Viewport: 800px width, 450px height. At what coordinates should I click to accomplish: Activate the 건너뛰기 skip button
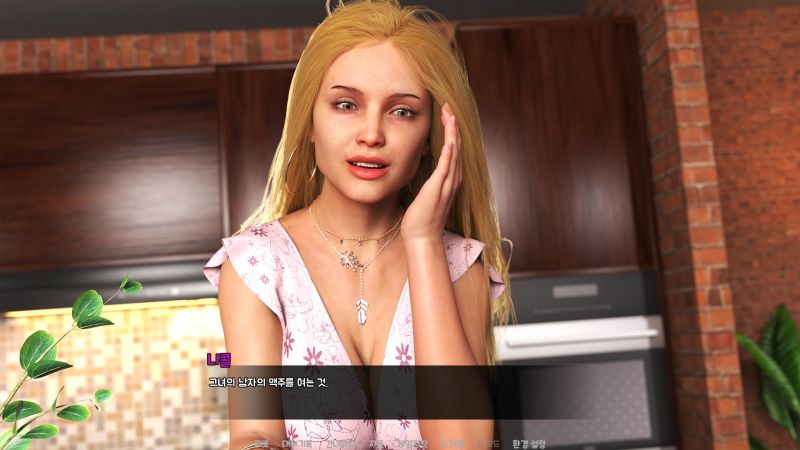click(x=340, y=443)
